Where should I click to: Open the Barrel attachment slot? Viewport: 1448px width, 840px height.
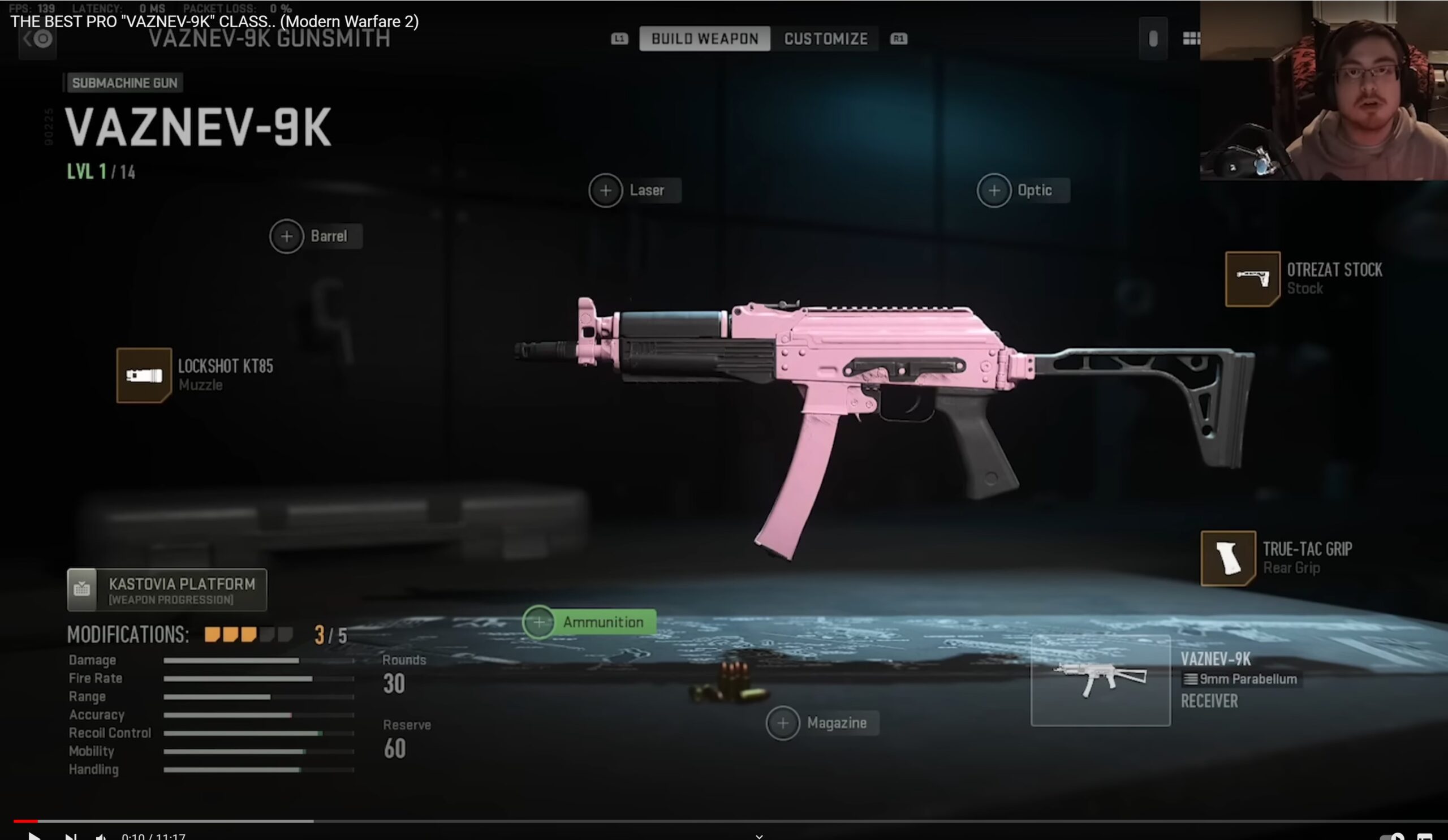(x=286, y=235)
